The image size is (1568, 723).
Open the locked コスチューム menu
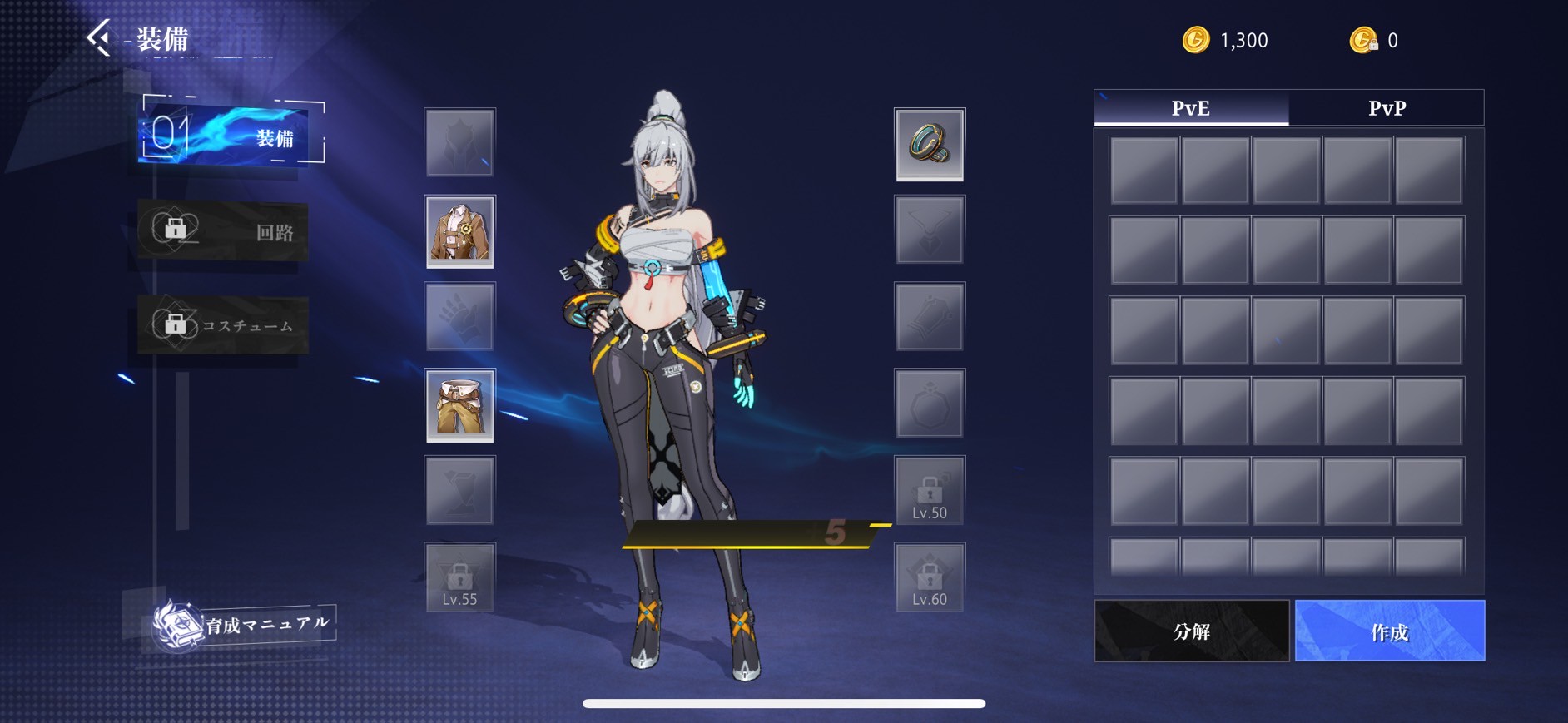click(x=222, y=325)
